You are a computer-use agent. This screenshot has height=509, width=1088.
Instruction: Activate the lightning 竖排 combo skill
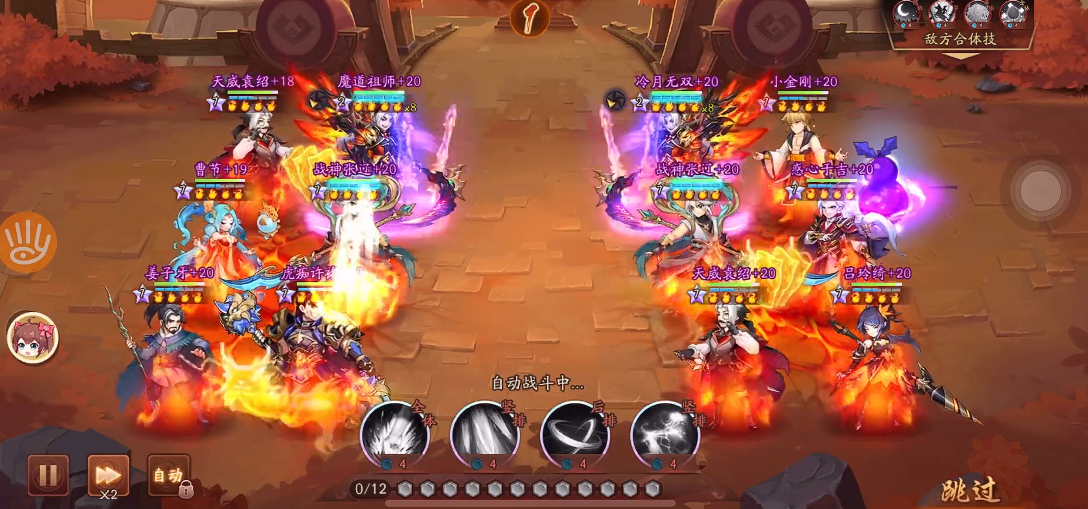click(x=664, y=435)
